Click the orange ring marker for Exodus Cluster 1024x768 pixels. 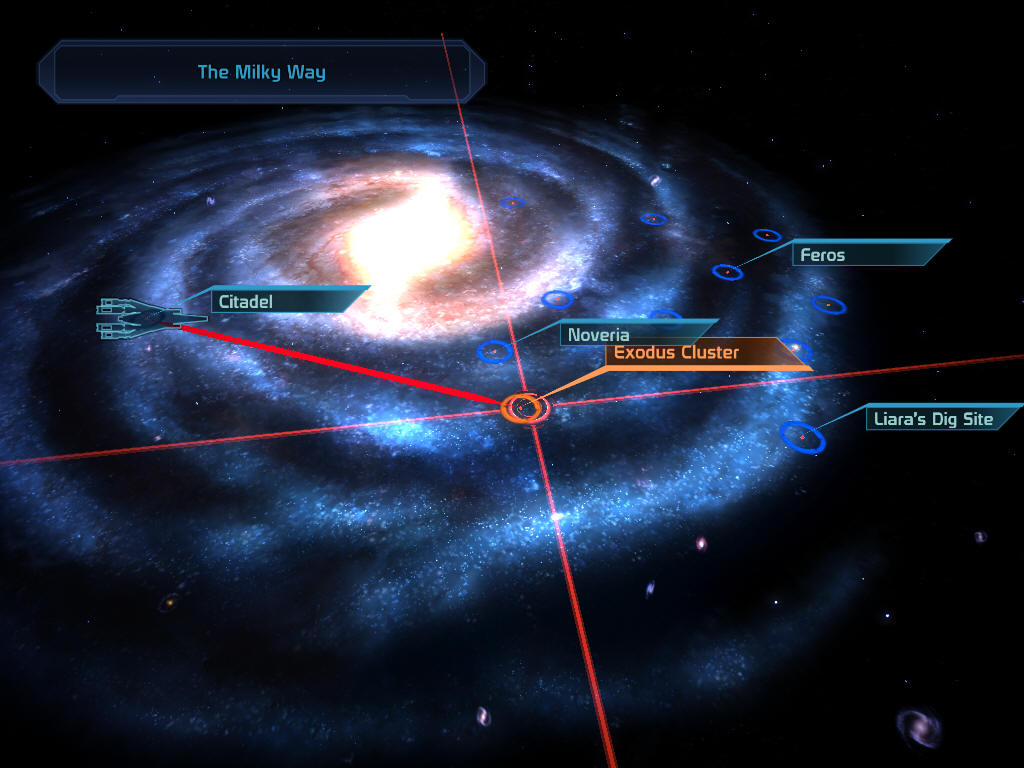[x=524, y=407]
